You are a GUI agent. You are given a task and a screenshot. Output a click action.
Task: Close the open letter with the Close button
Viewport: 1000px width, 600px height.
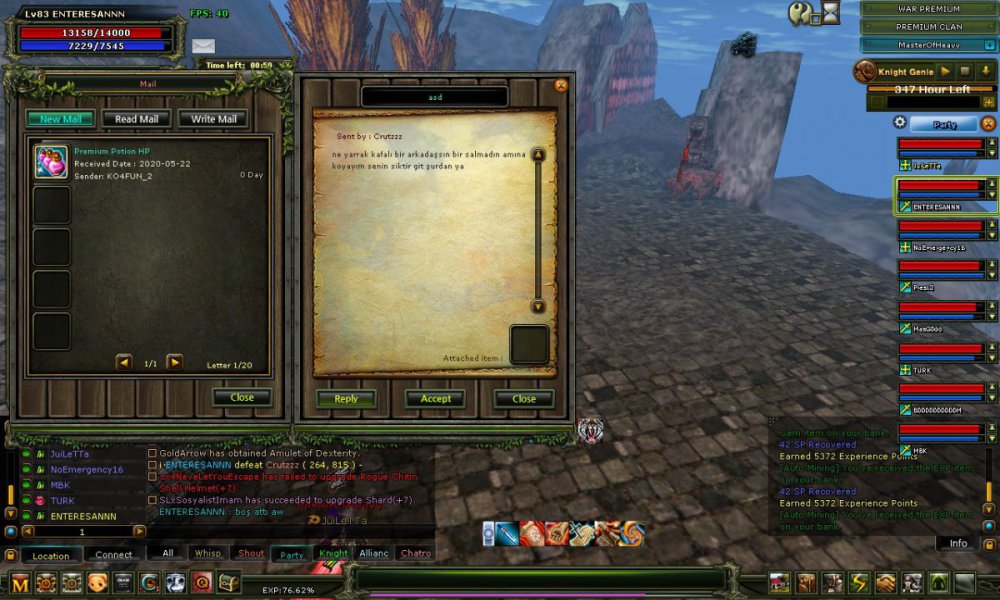click(x=524, y=398)
